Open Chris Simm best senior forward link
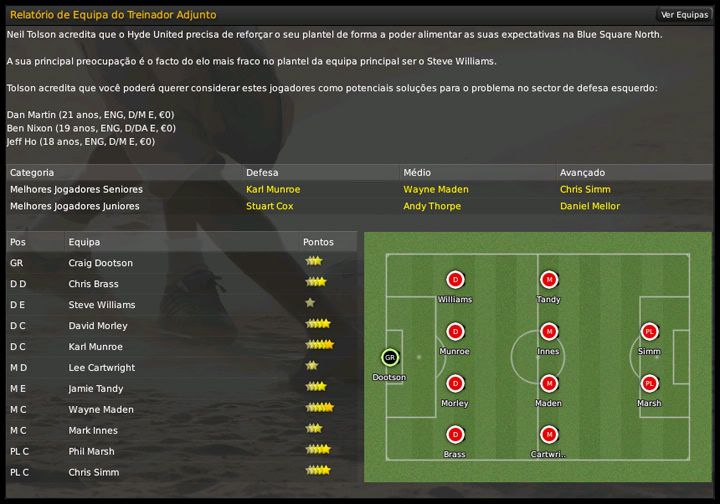720x504 pixels. [x=583, y=189]
